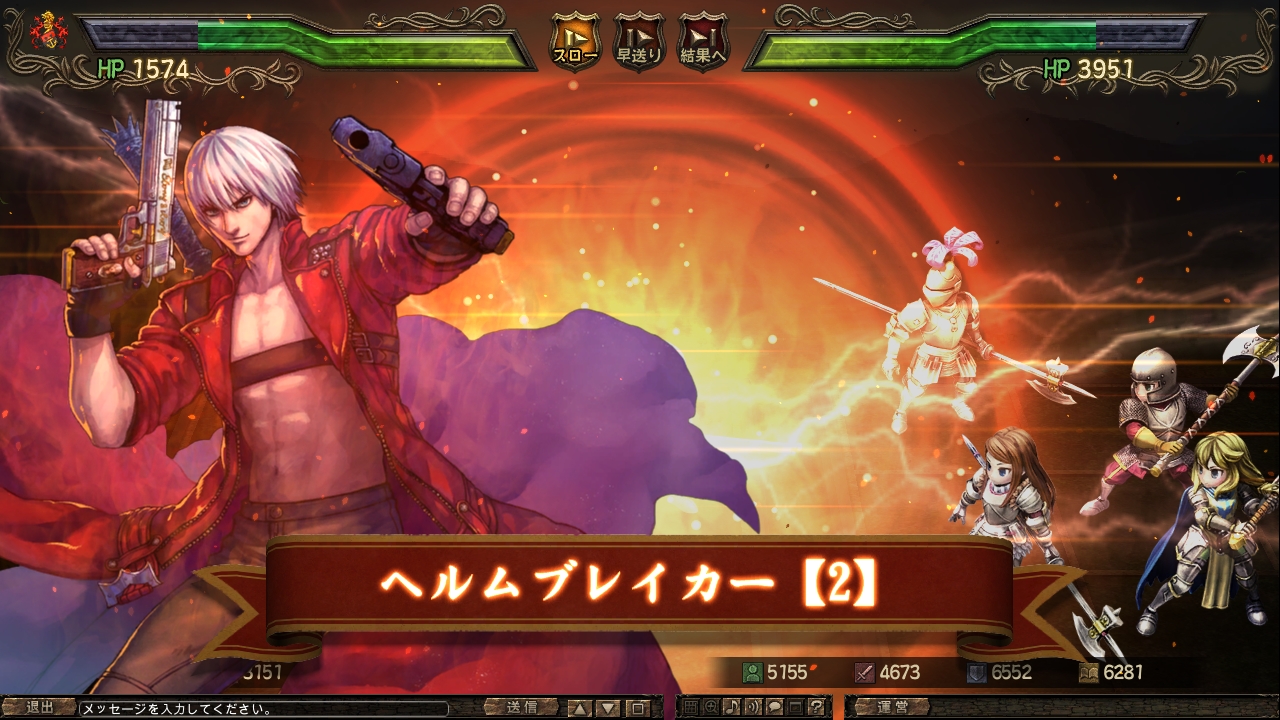Screen dimensions: 1280x720
Task: Click the window display icon near the help icon
Action: [x=794, y=707]
